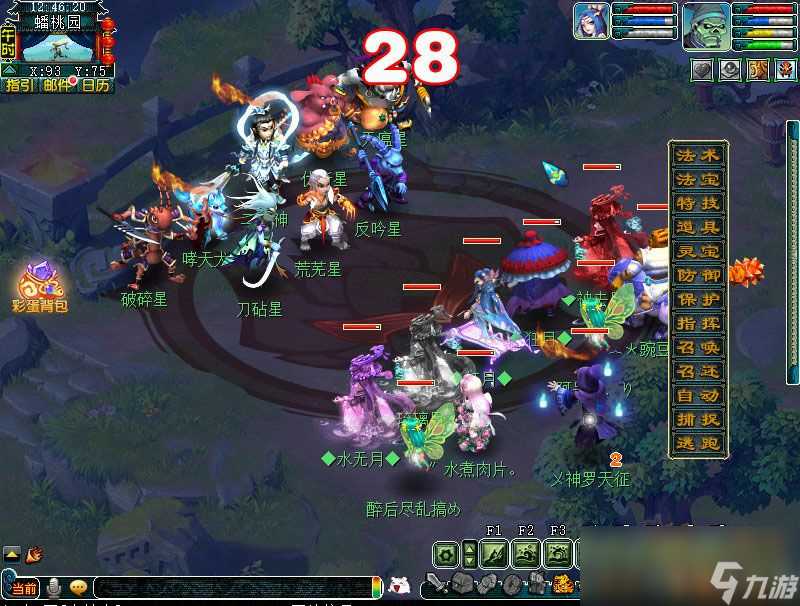Open the 日历 calendar
The width and height of the screenshot is (800, 606).
(96, 86)
